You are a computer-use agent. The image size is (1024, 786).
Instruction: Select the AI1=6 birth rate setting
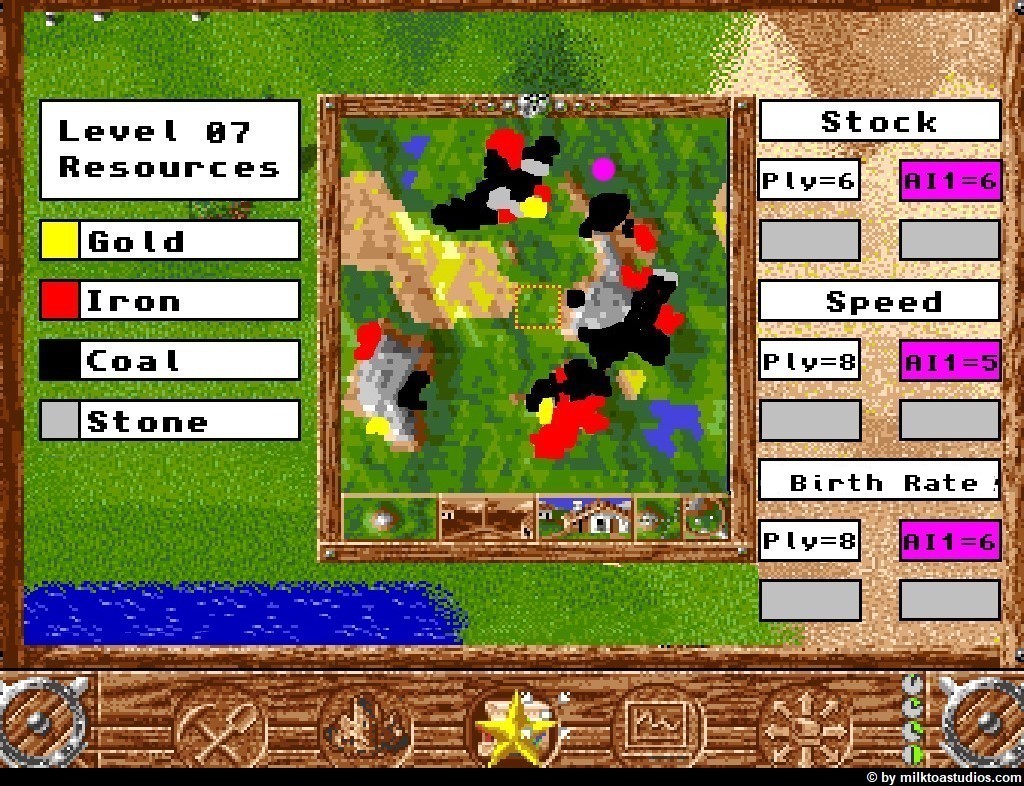click(949, 540)
